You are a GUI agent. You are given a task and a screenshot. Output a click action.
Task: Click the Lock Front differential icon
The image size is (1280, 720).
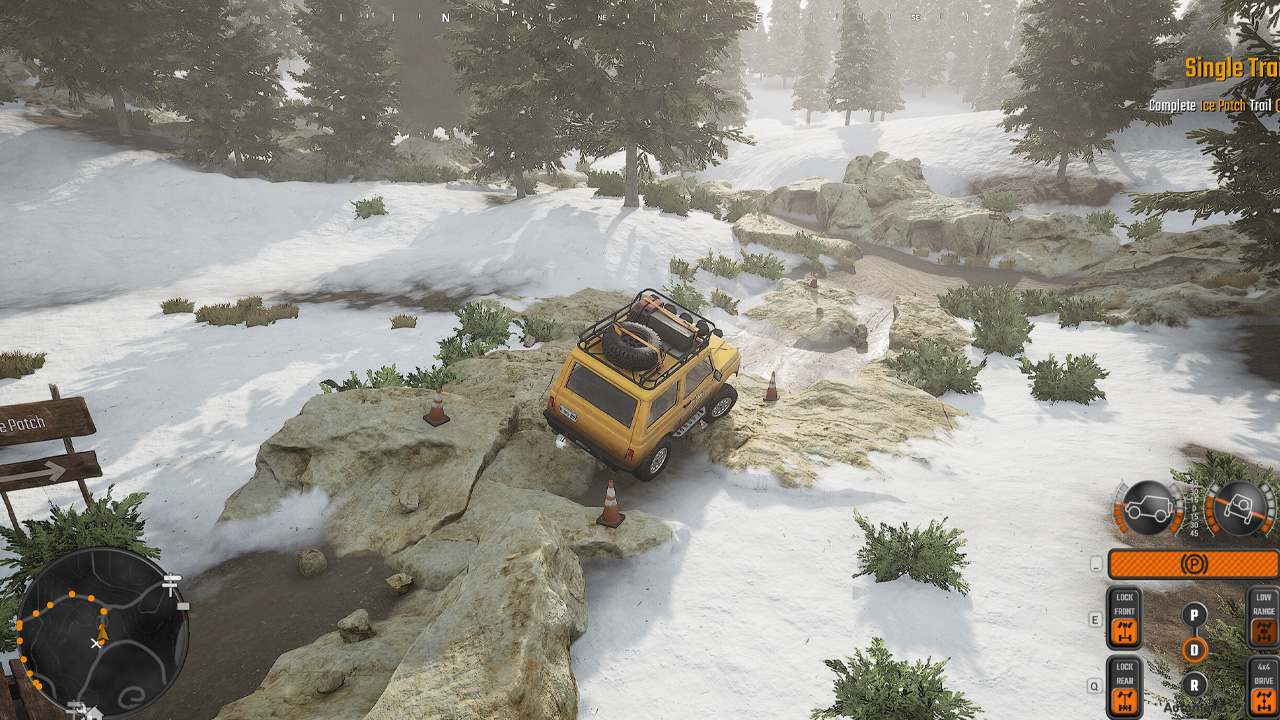1123,628
